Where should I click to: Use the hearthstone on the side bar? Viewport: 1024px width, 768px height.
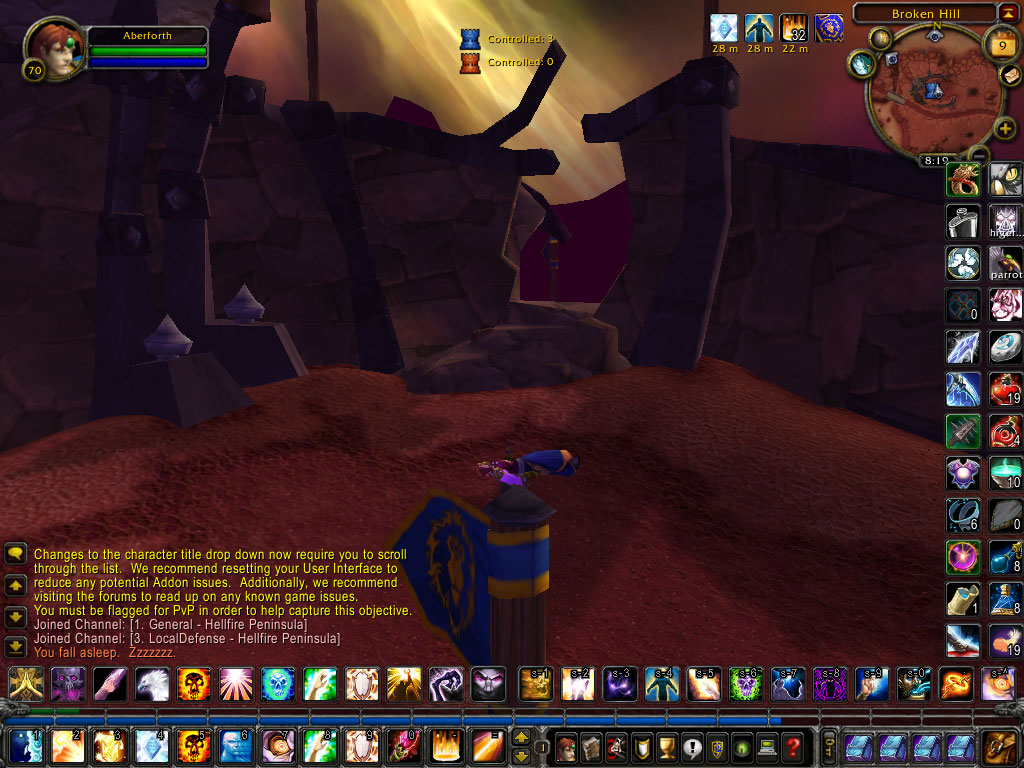[x=1005, y=346]
